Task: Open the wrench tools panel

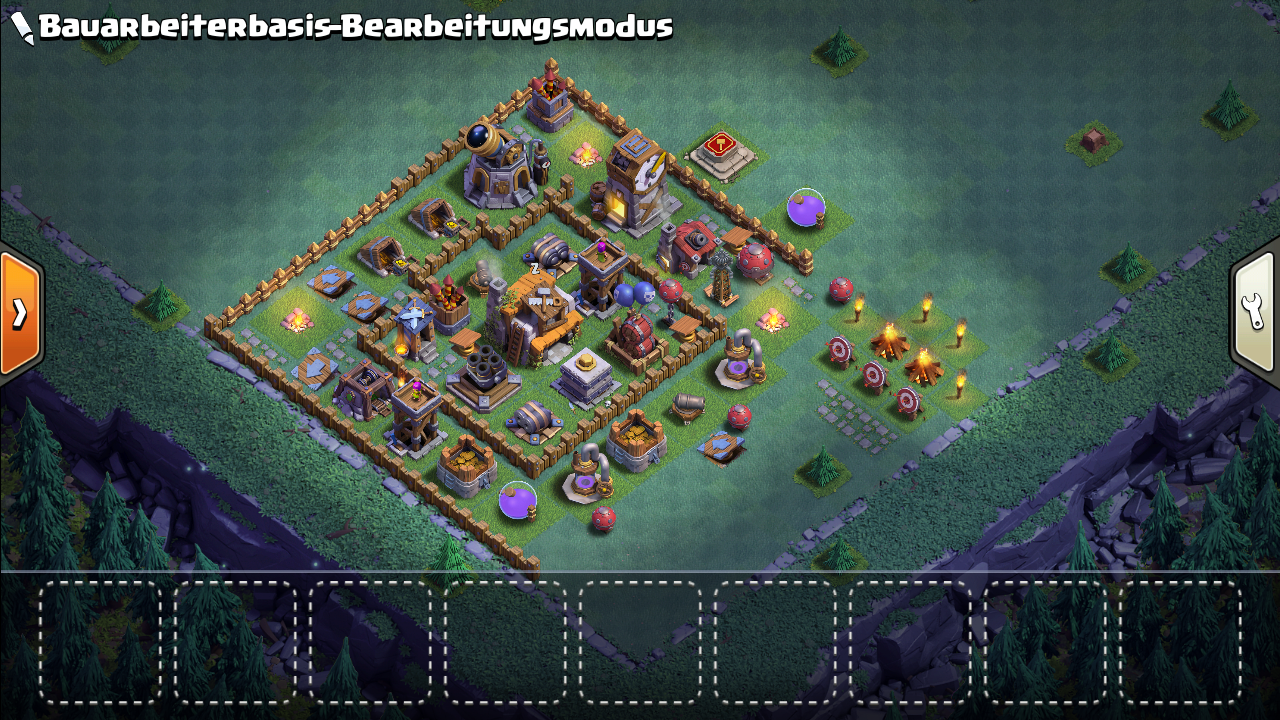Action: 1255,311
